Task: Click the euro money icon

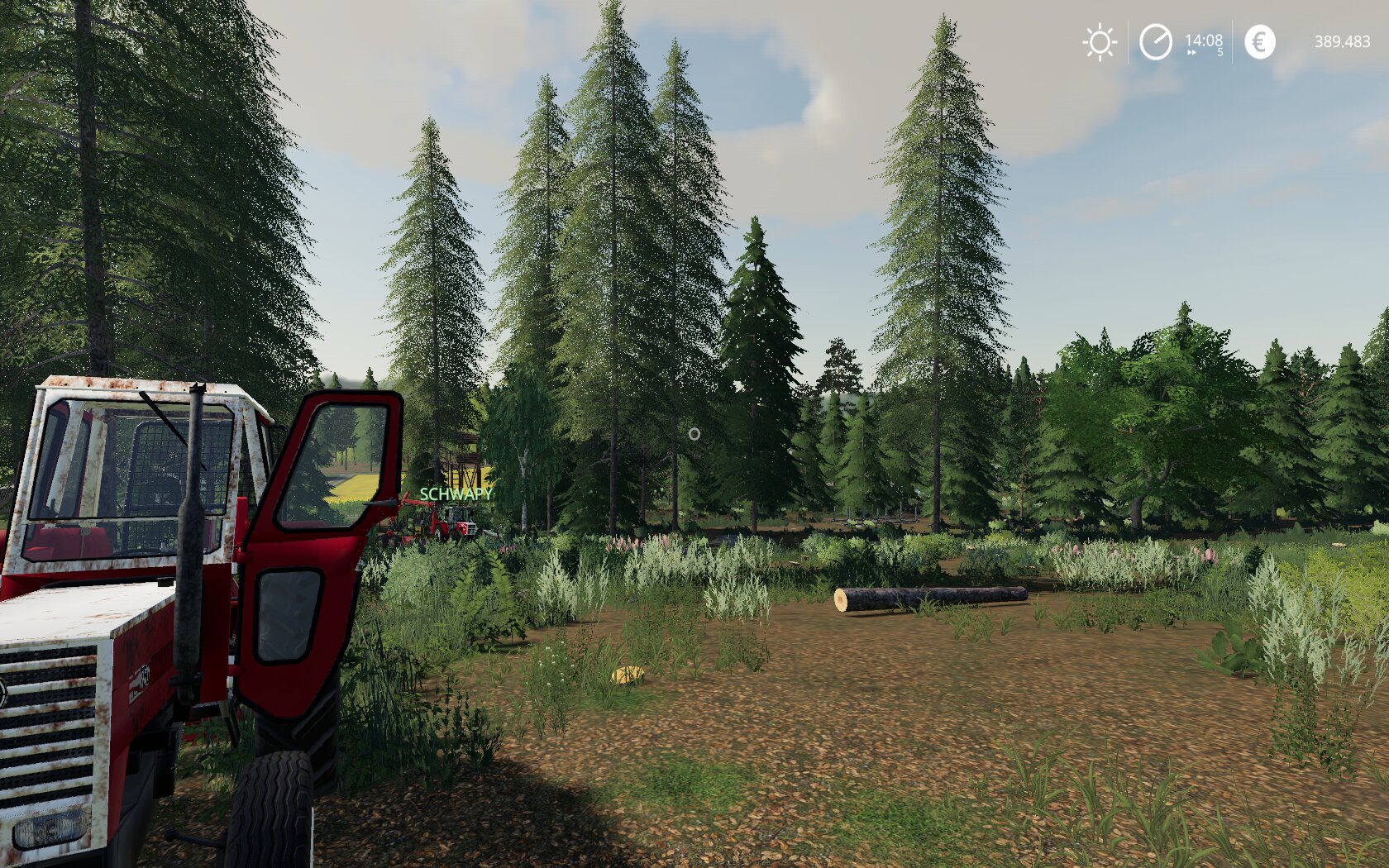Action: pos(1259,42)
